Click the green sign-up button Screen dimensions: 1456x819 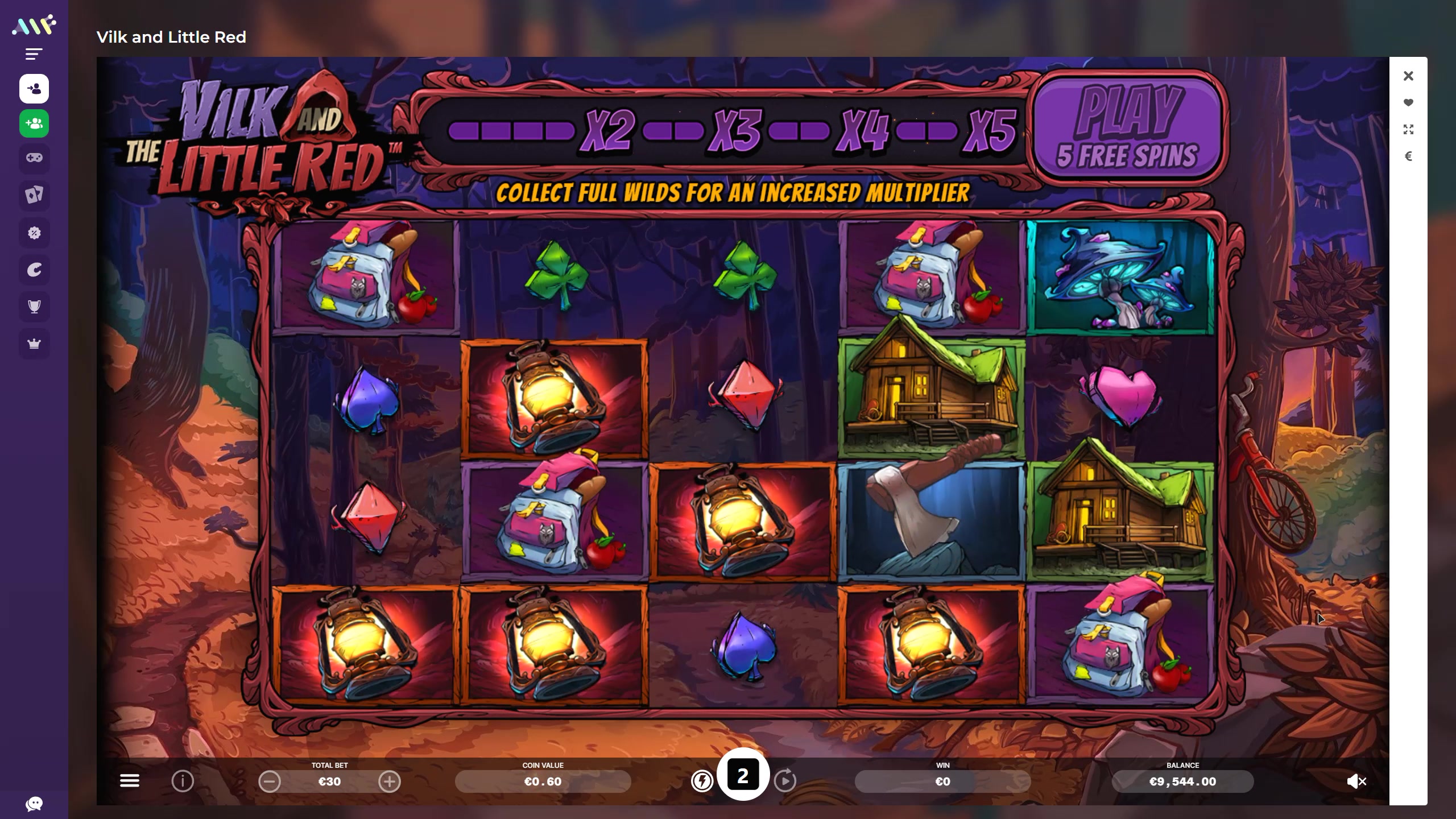click(x=34, y=123)
